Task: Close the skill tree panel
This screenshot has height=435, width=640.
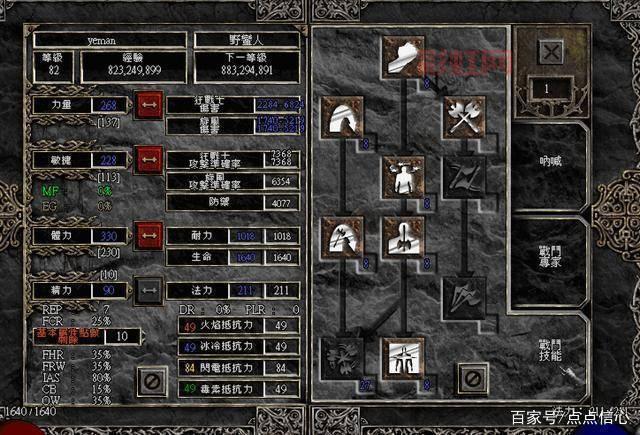Action: (472, 377)
